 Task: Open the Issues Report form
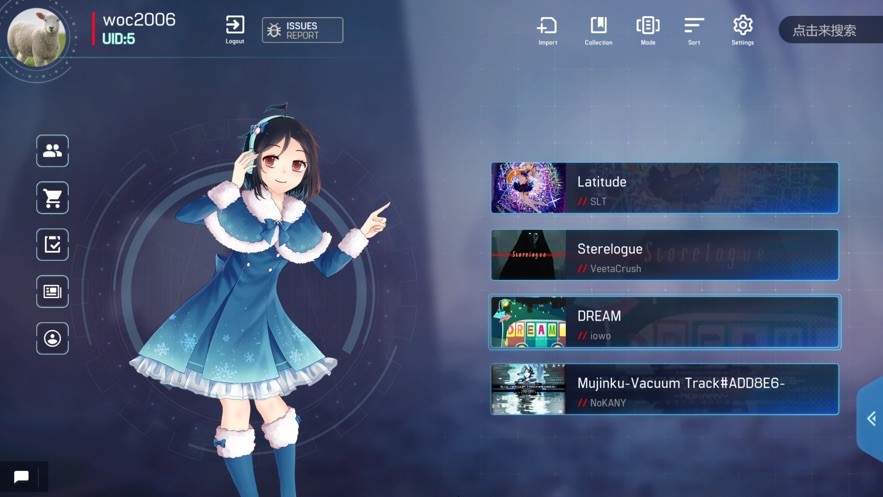tap(302, 30)
